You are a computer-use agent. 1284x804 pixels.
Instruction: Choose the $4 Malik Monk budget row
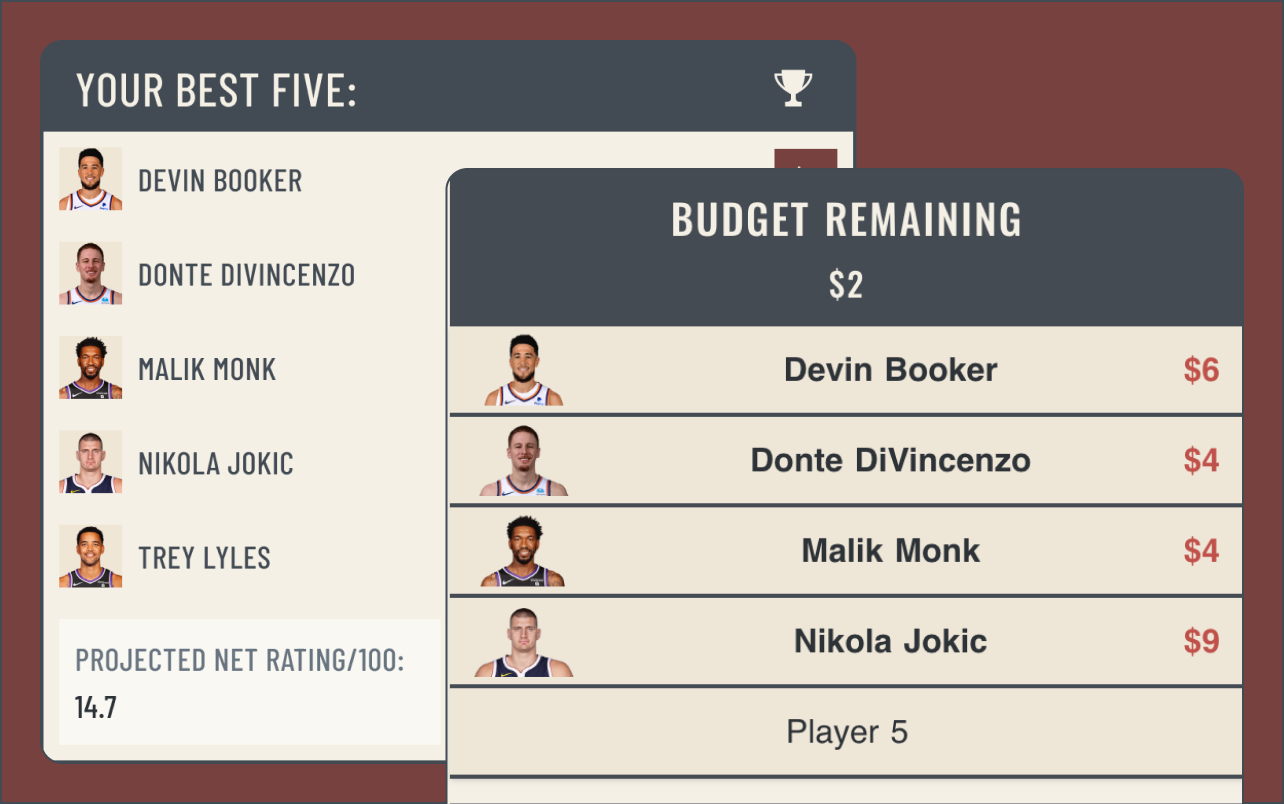(846, 551)
